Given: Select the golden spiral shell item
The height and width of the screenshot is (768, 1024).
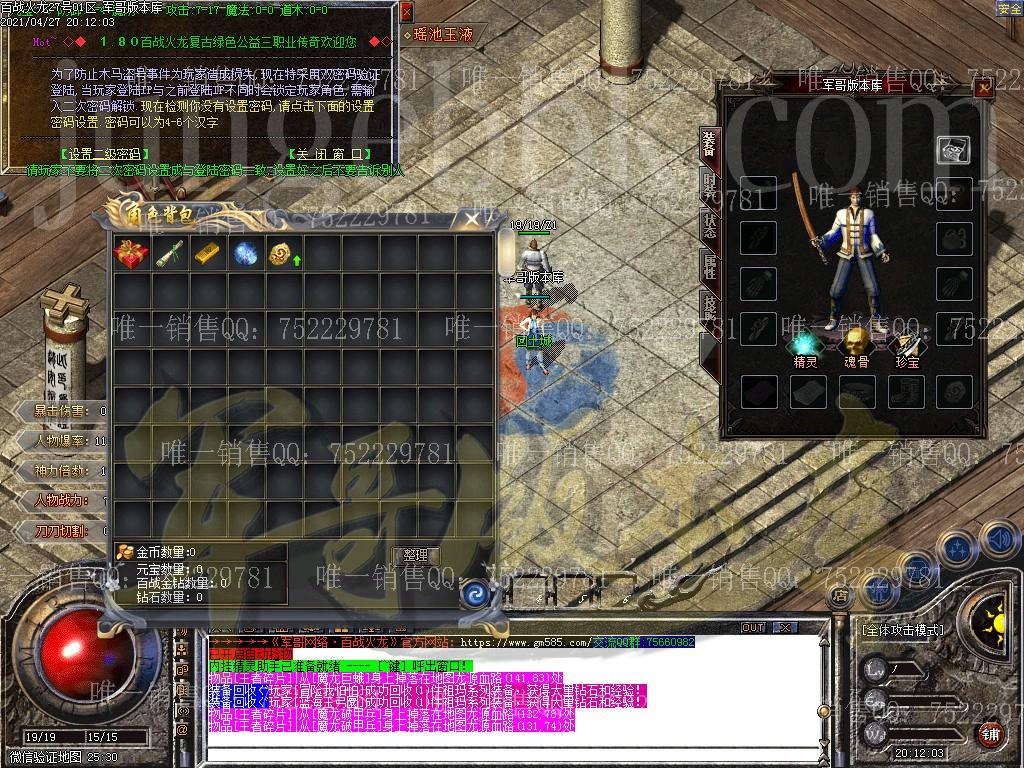Looking at the screenshot, I should pyautogui.click(x=281, y=254).
